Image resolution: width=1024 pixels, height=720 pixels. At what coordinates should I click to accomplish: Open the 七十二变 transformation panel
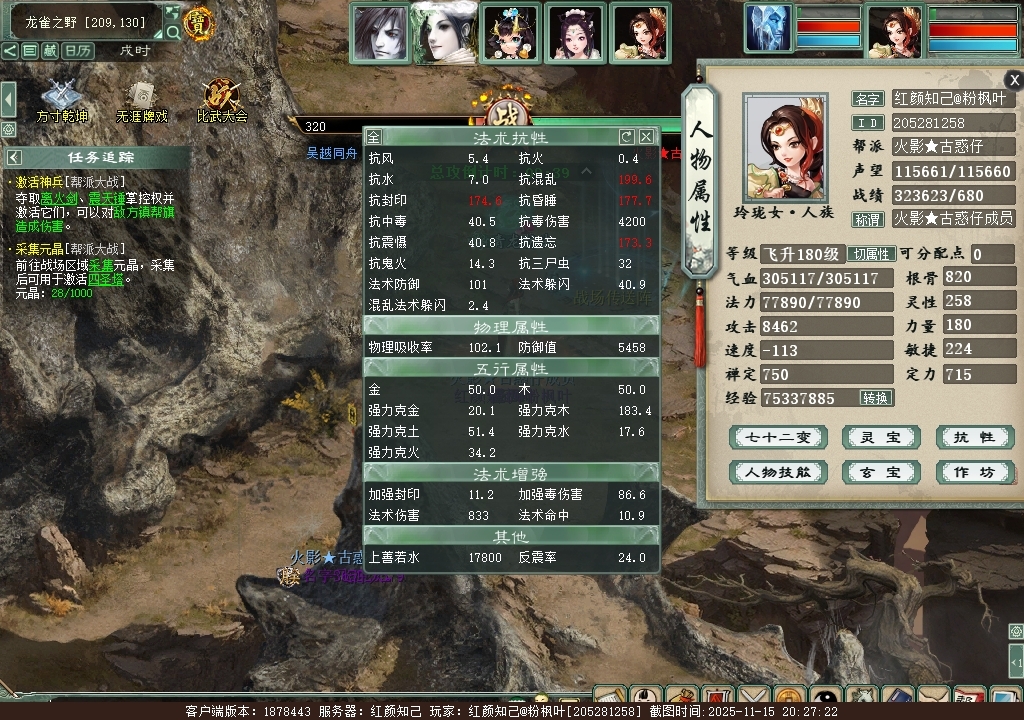(776, 438)
